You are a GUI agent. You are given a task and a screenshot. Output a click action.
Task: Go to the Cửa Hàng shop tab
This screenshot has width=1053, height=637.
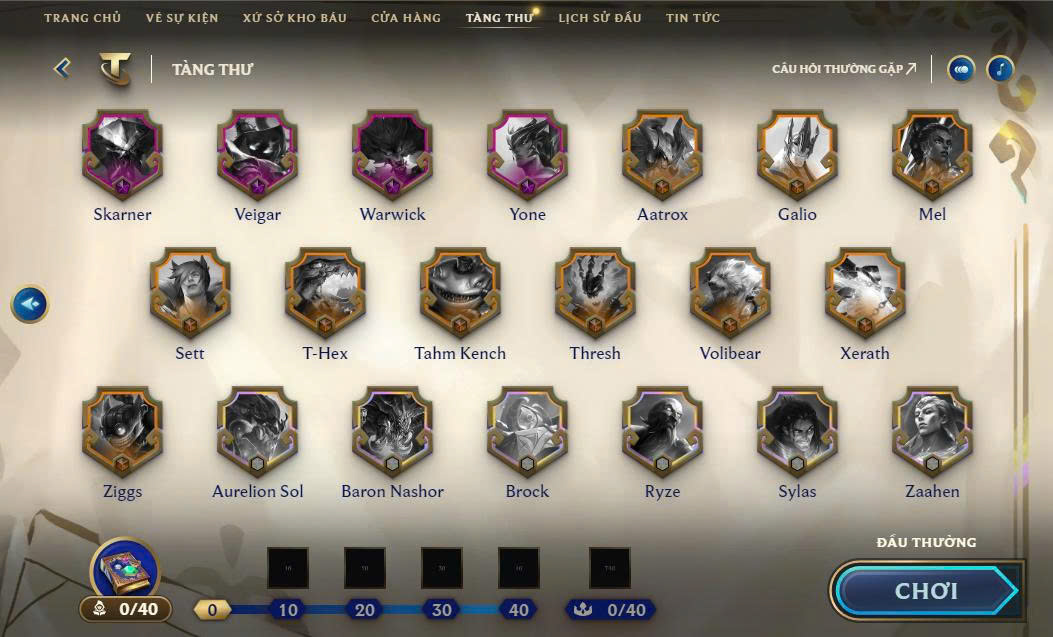(405, 18)
